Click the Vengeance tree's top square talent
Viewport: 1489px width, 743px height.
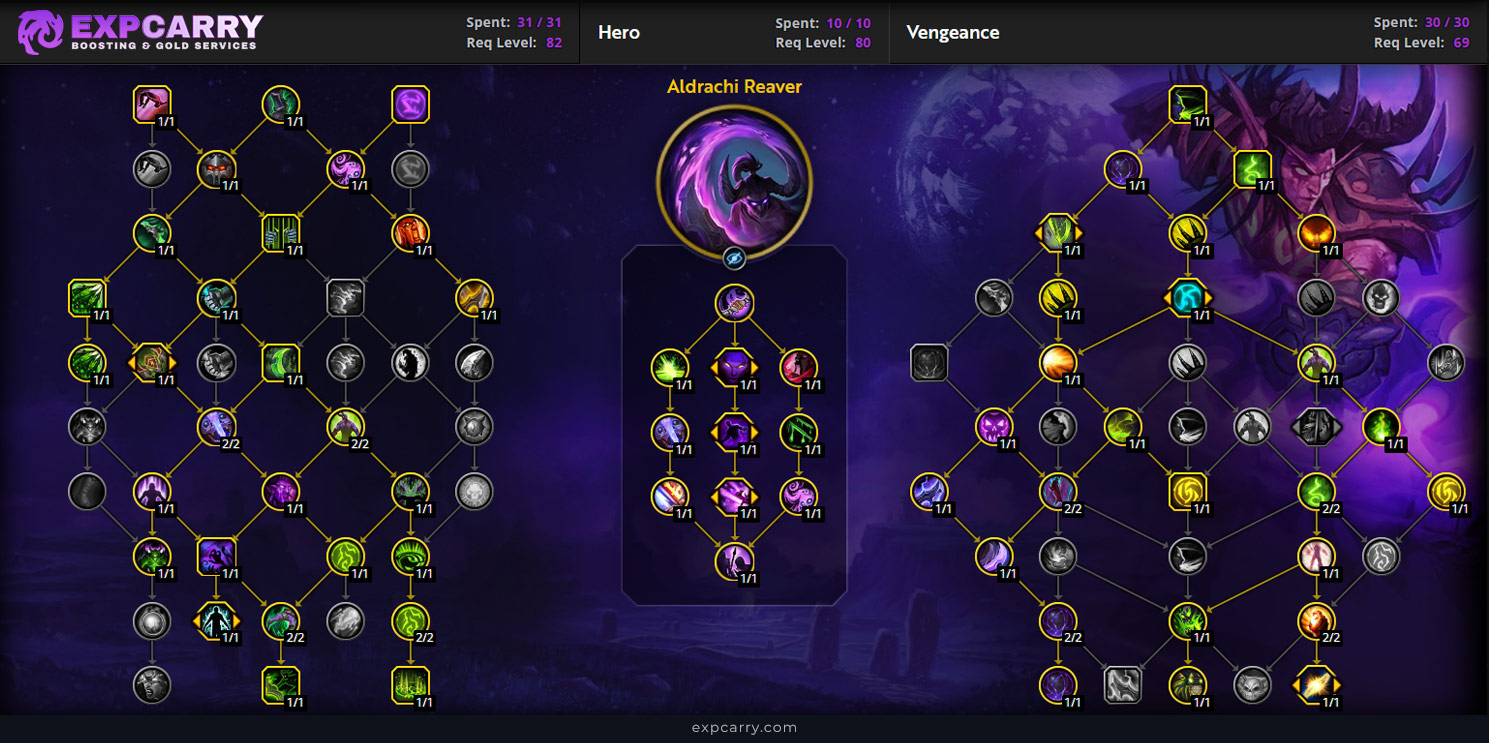pyautogui.click(x=1187, y=104)
